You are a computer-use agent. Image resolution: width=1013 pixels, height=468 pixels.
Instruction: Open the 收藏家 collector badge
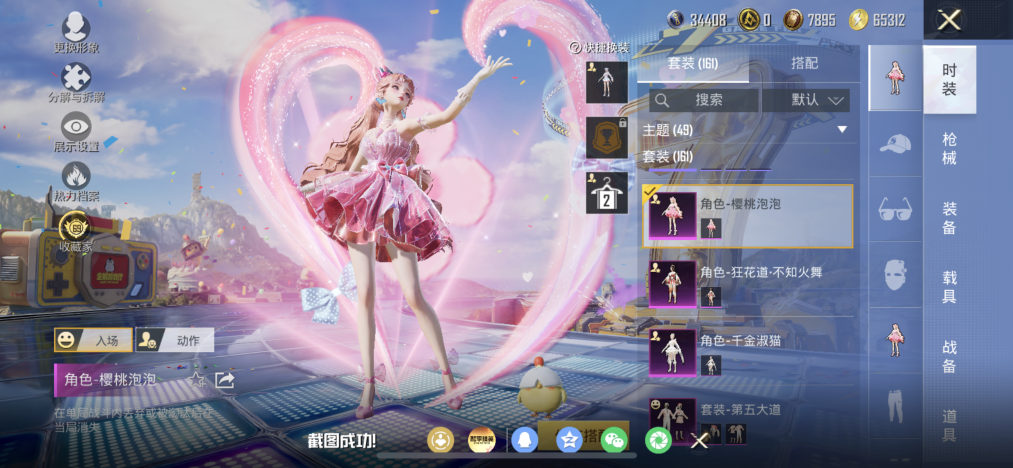[76, 229]
